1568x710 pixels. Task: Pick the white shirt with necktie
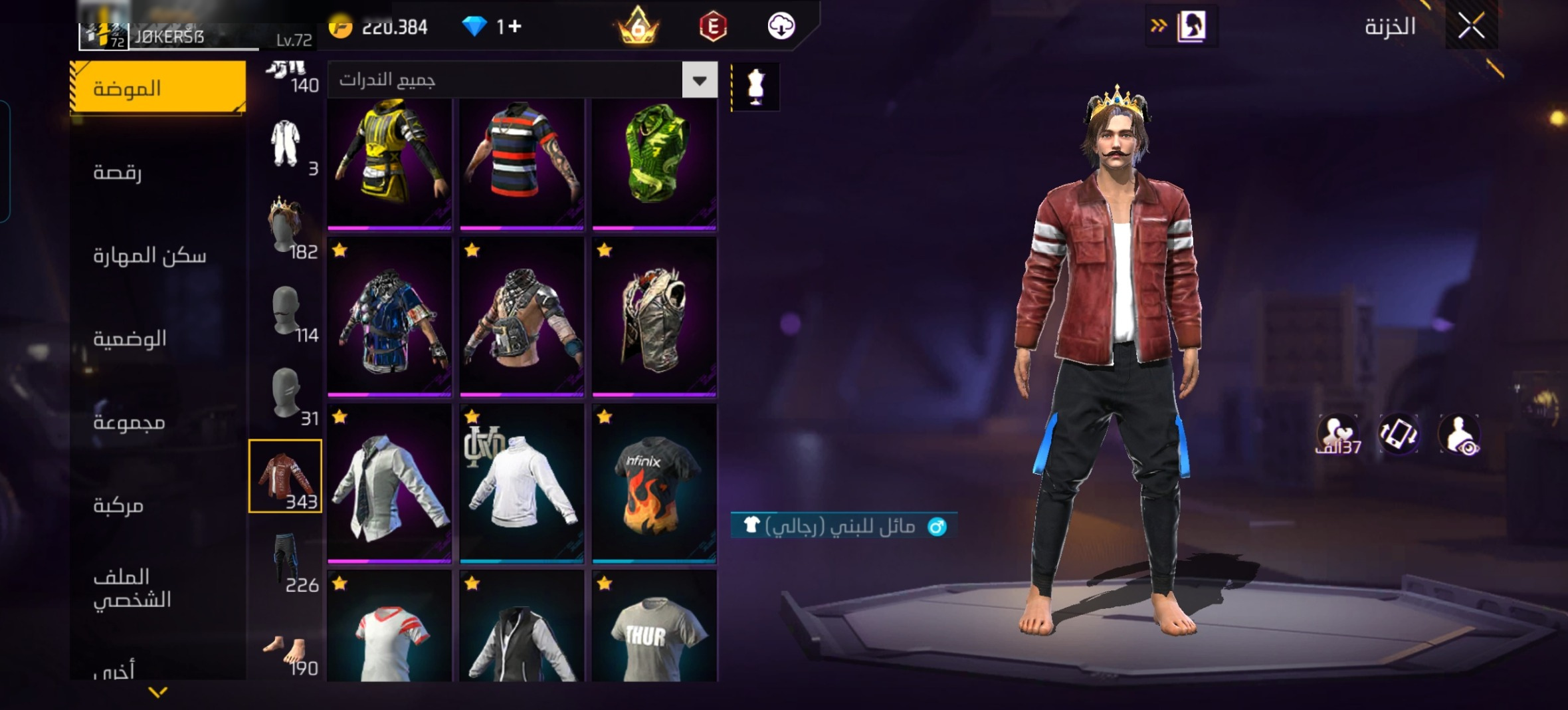pyautogui.click(x=389, y=484)
